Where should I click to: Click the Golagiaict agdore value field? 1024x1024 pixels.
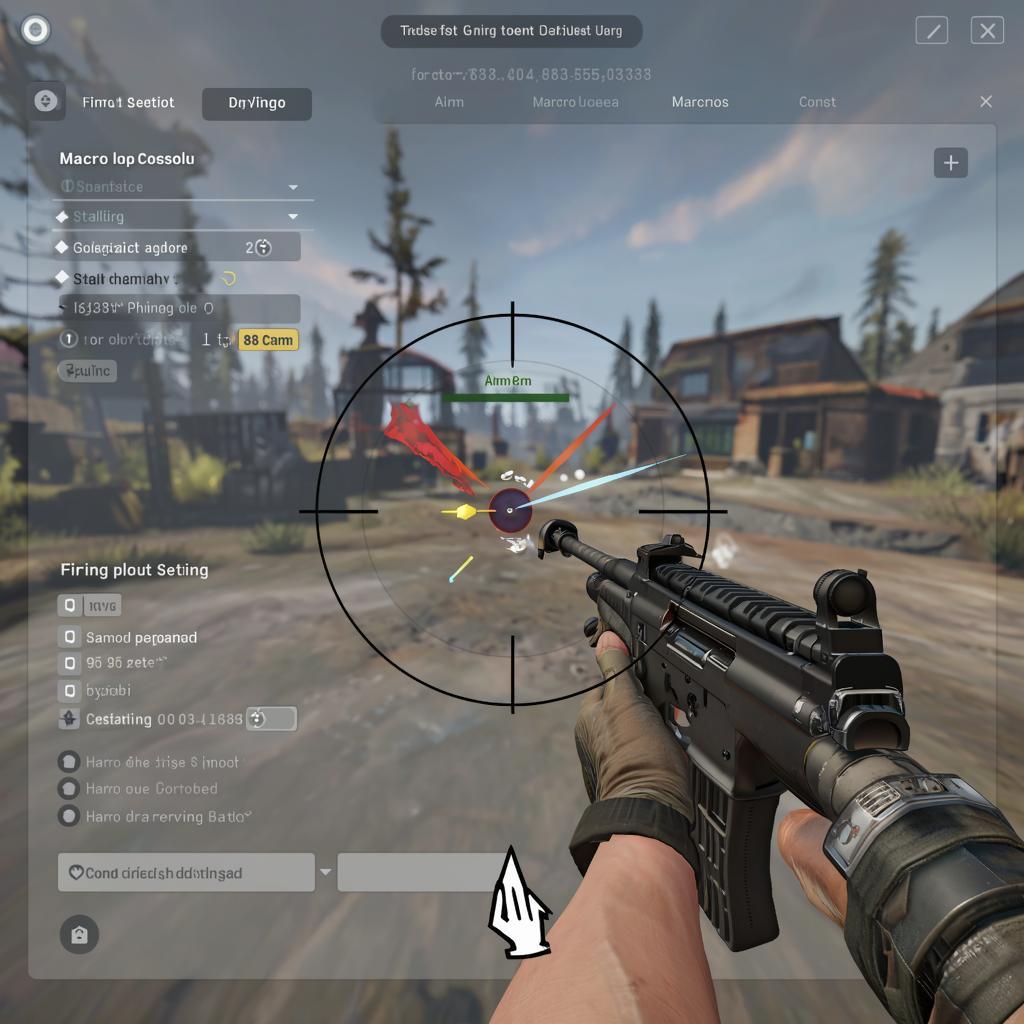click(260, 247)
